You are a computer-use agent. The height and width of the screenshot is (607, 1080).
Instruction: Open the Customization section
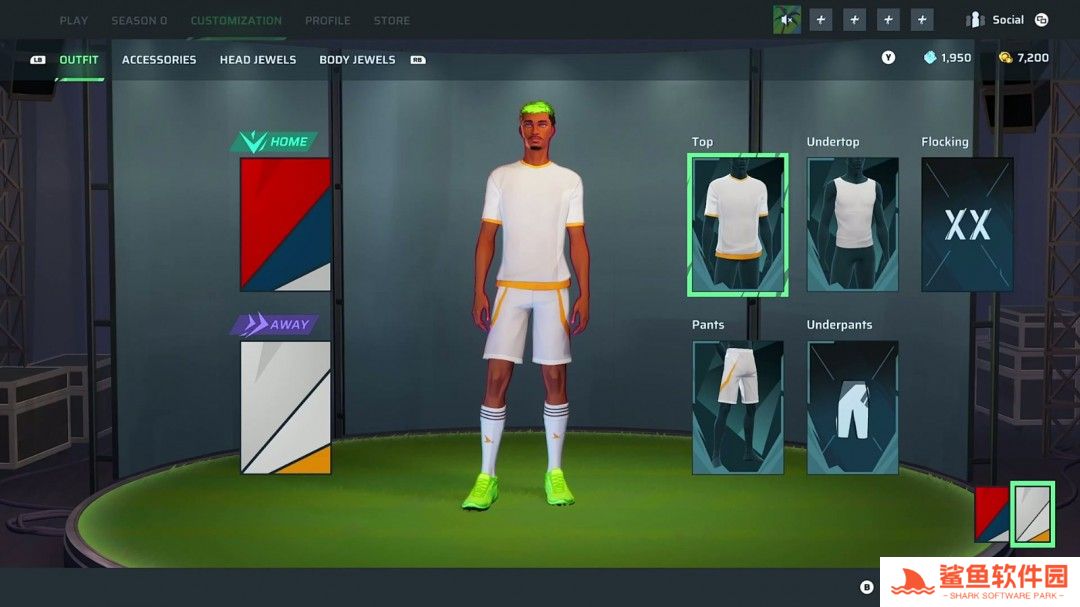coord(236,20)
